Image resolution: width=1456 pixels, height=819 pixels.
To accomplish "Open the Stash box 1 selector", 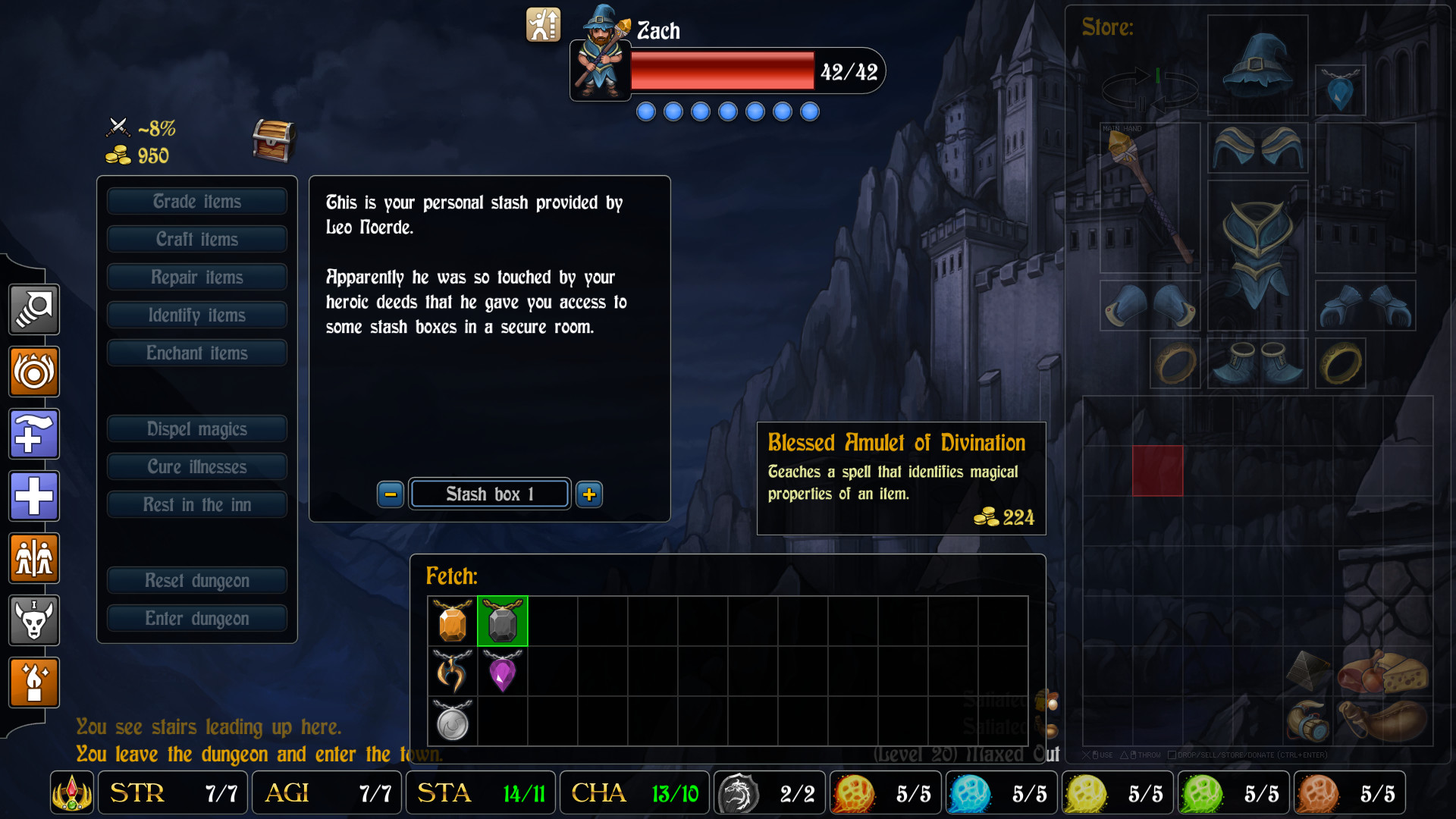I will 489,494.
